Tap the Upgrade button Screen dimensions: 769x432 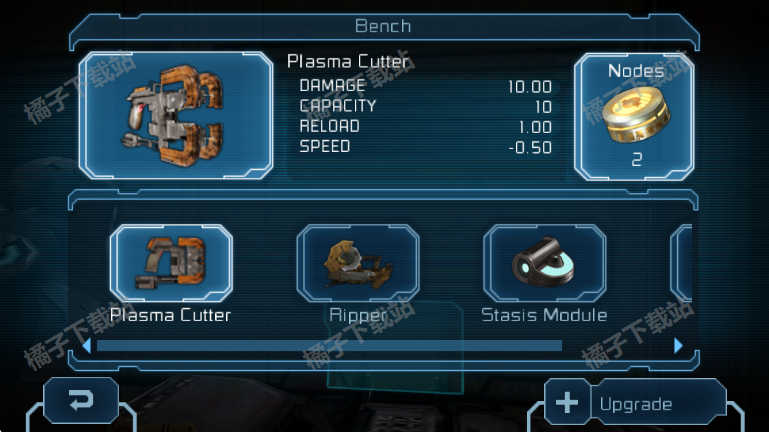tap(635, 403)
